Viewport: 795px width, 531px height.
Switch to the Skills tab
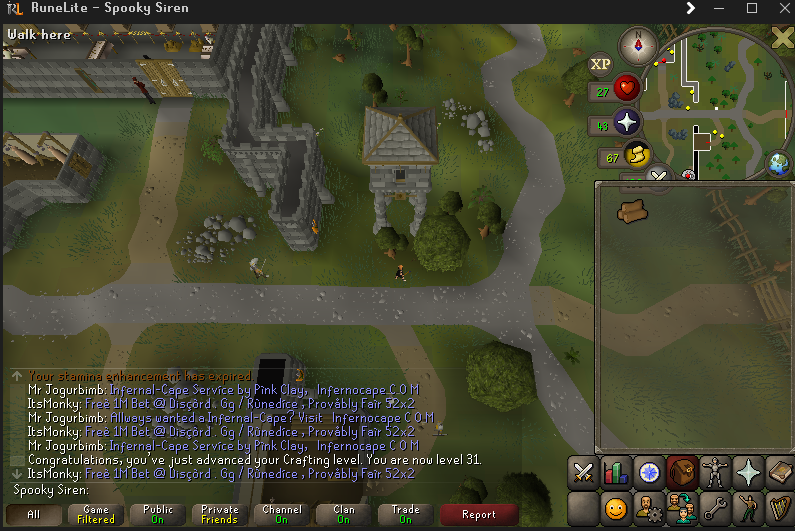(x=617, y=471)
